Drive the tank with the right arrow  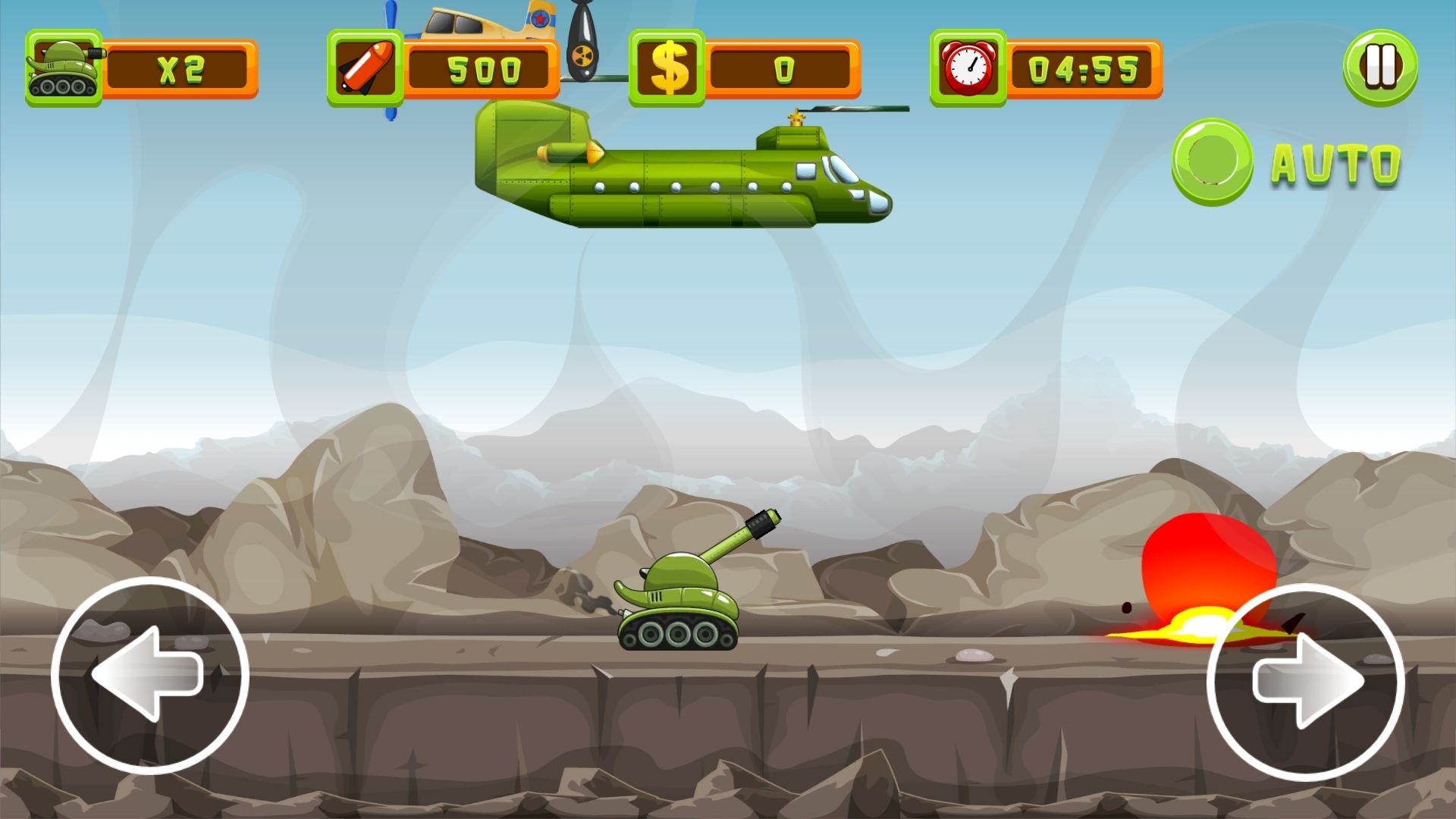click(1305, 681)
